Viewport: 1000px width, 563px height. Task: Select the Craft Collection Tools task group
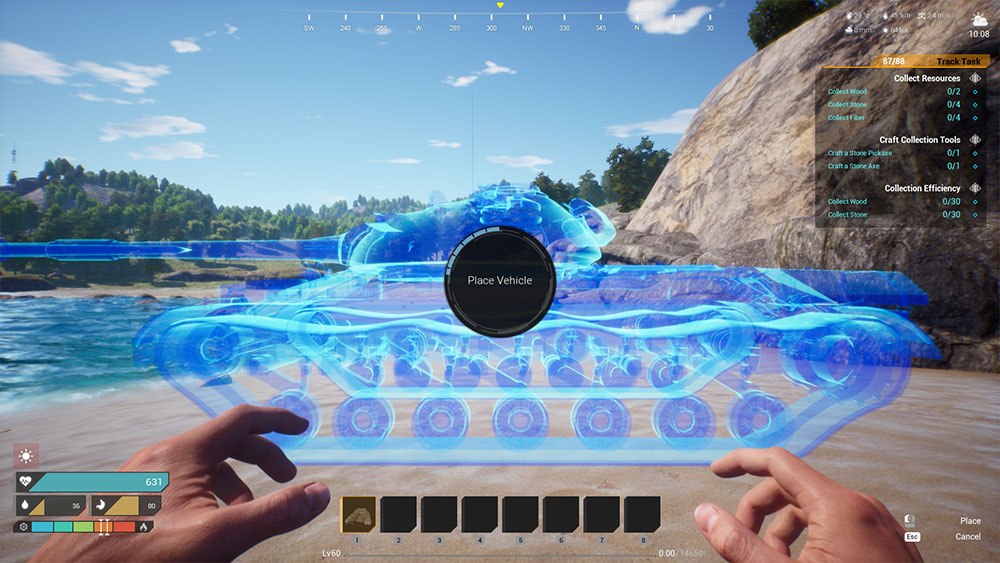(919, 140)
